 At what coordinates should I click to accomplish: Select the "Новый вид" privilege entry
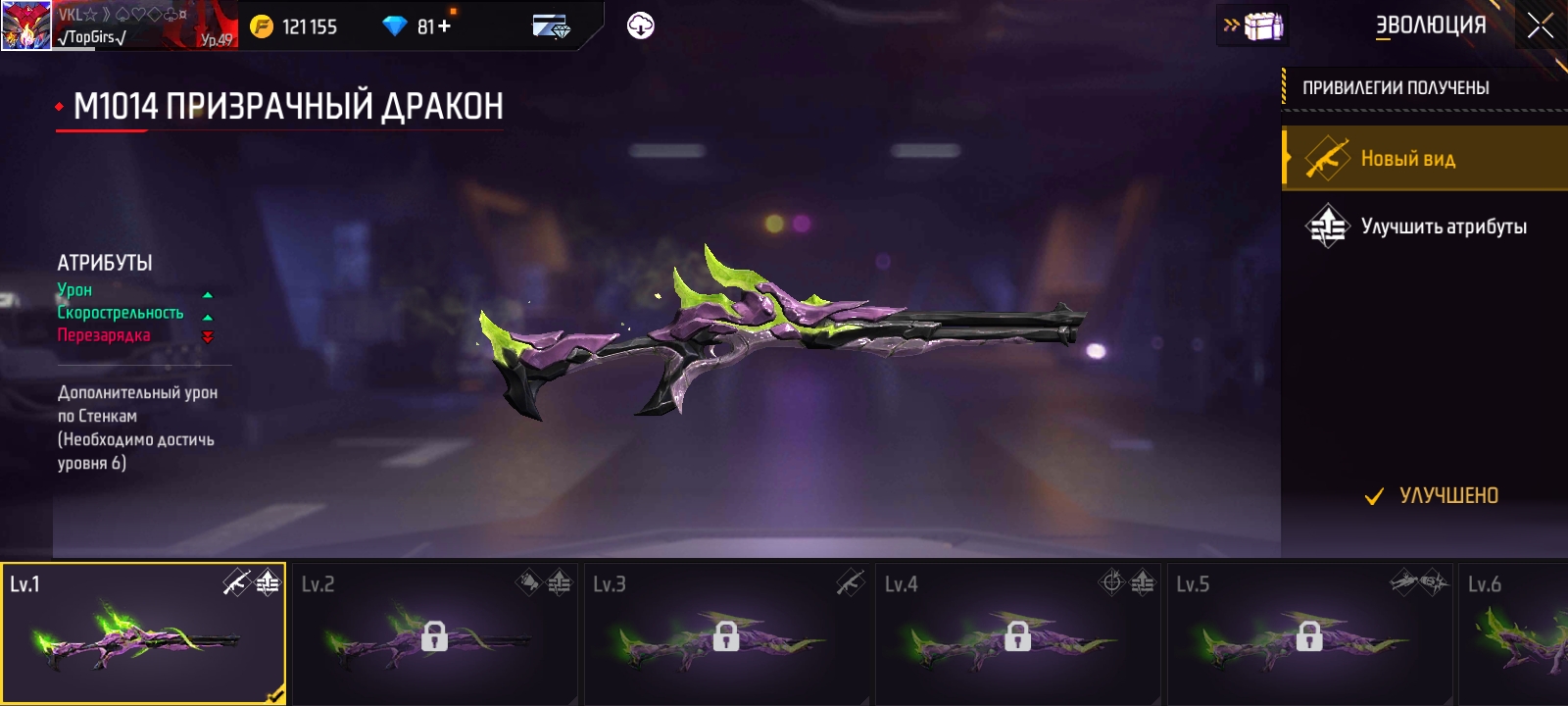click(x=1424, y=158)
